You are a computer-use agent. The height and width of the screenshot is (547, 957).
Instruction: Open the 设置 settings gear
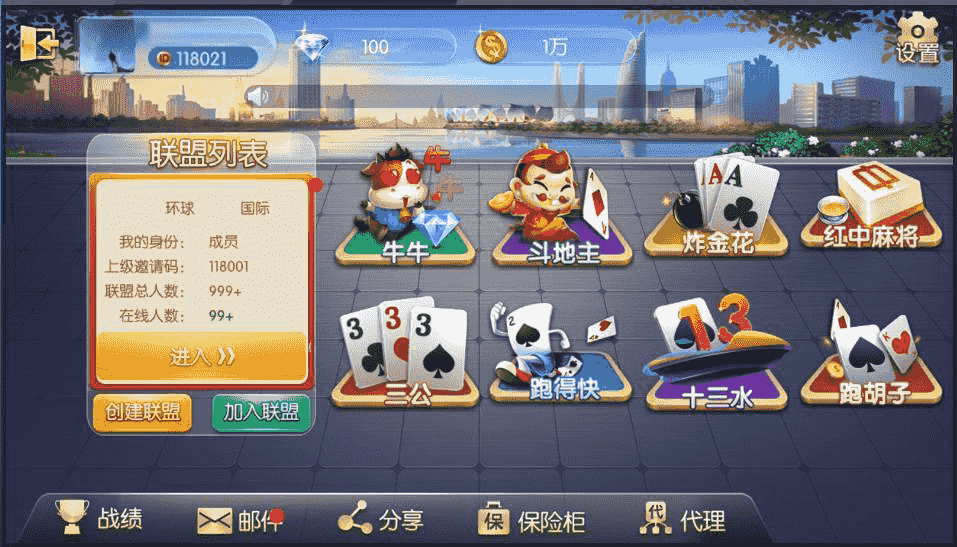pyautogui.click(x=916, y=40)
